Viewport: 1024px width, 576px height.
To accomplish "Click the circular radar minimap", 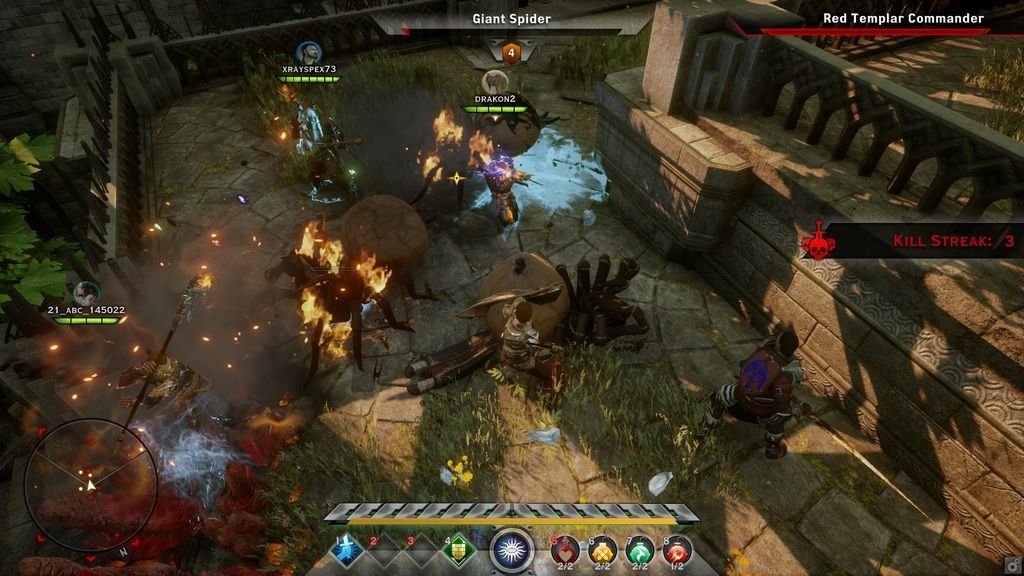I will 89,485.
